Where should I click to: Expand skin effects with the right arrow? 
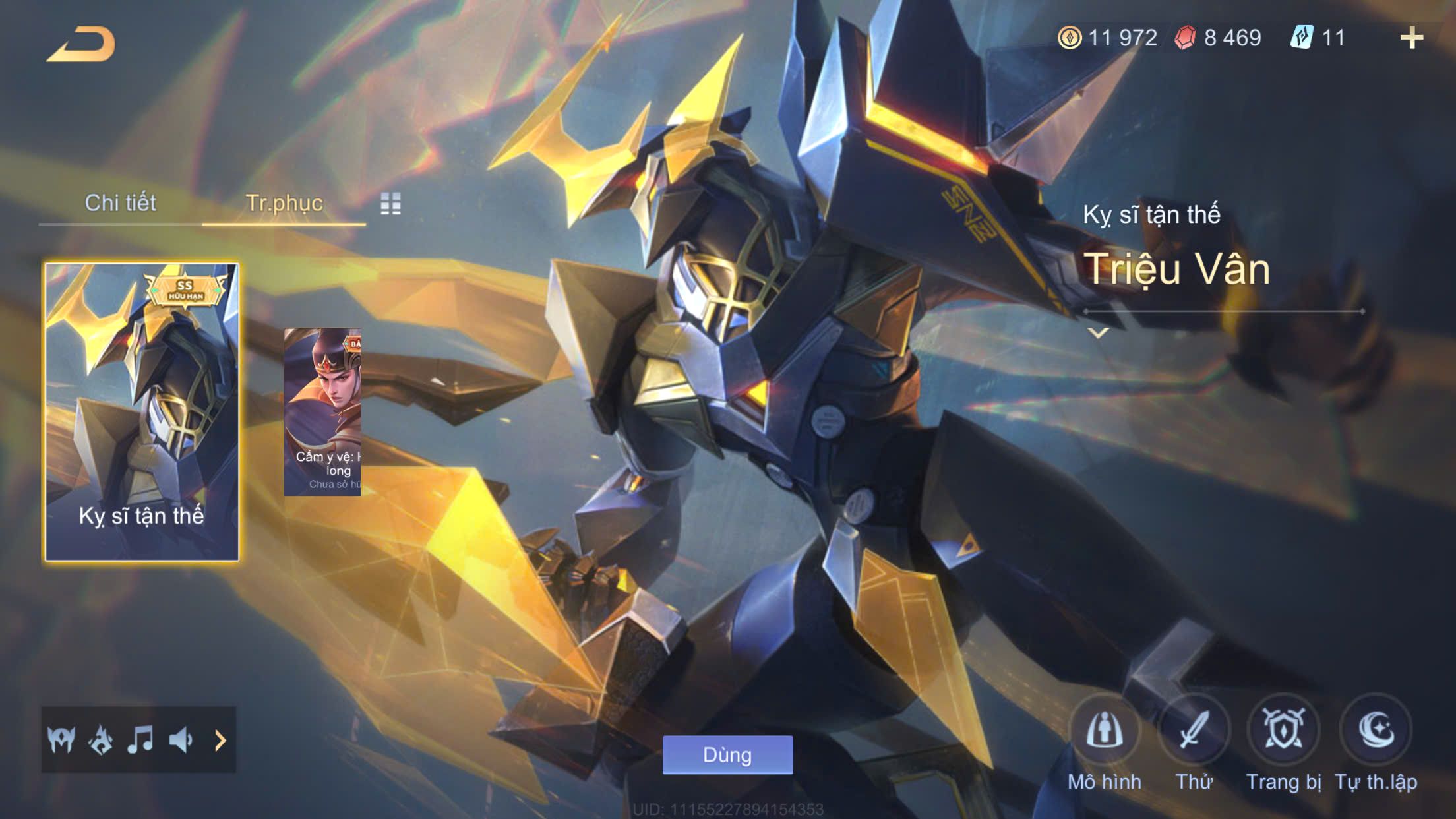220,741
